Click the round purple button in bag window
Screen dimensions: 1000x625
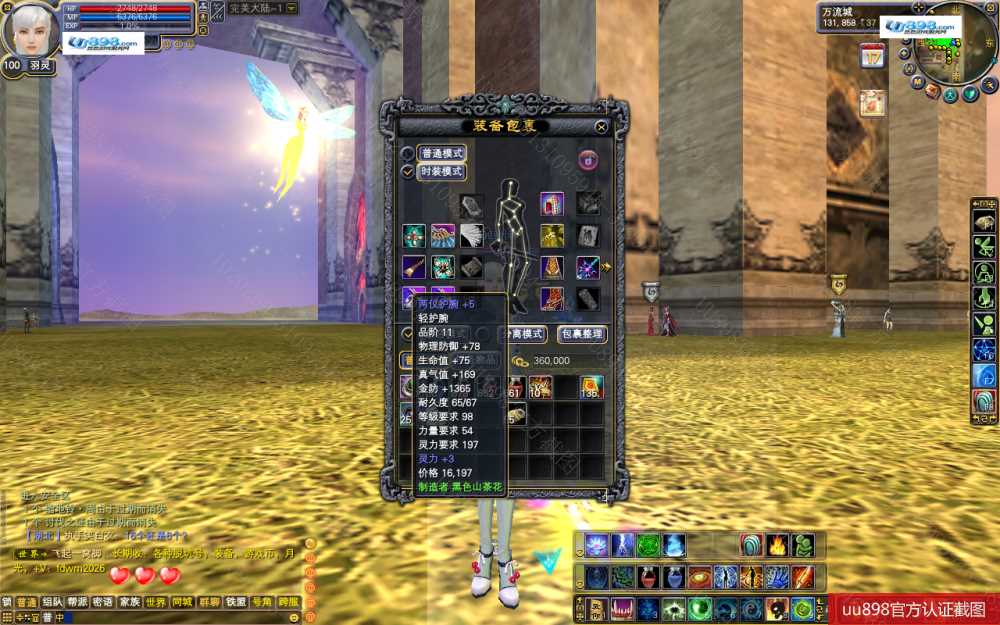click(x=588, y=159)
